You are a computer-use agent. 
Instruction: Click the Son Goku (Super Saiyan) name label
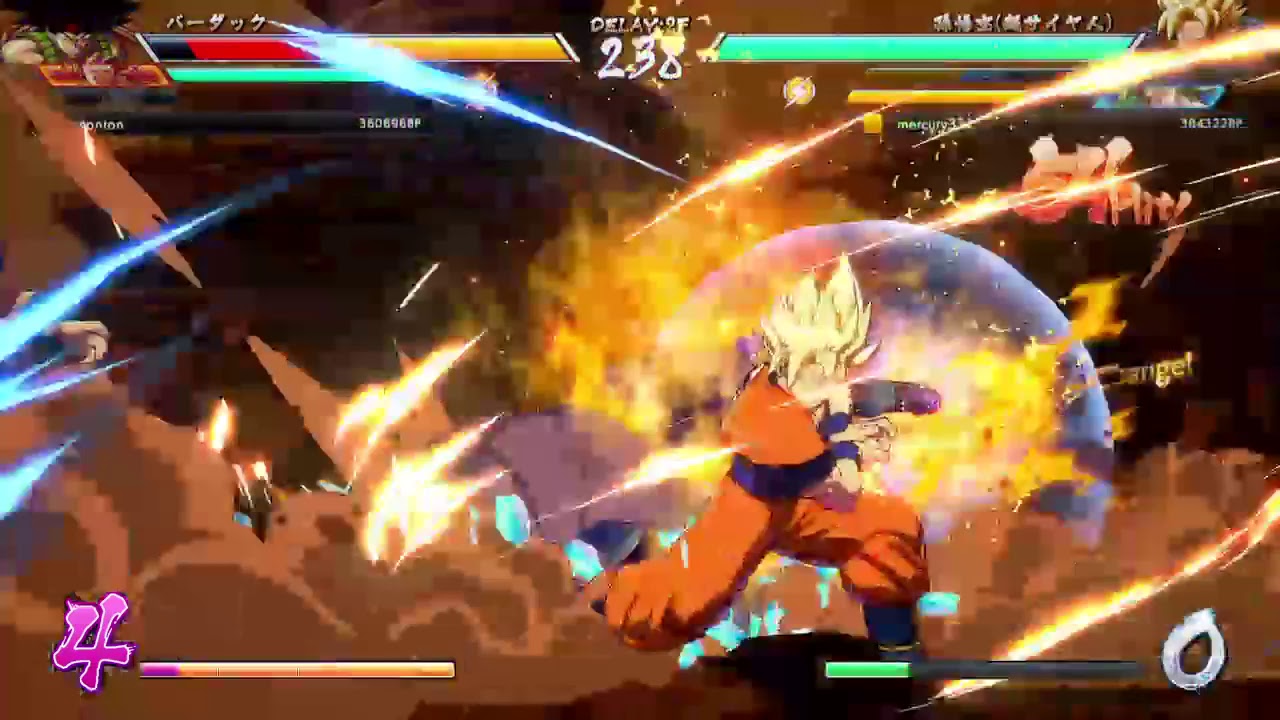[x=1020, y=22]
